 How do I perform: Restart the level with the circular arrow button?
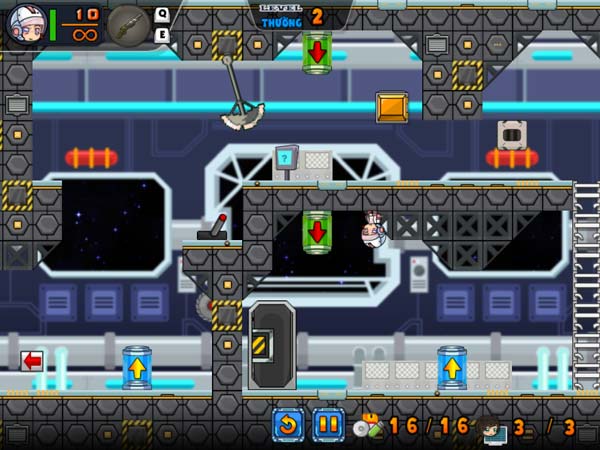click(x=288, y=425)
